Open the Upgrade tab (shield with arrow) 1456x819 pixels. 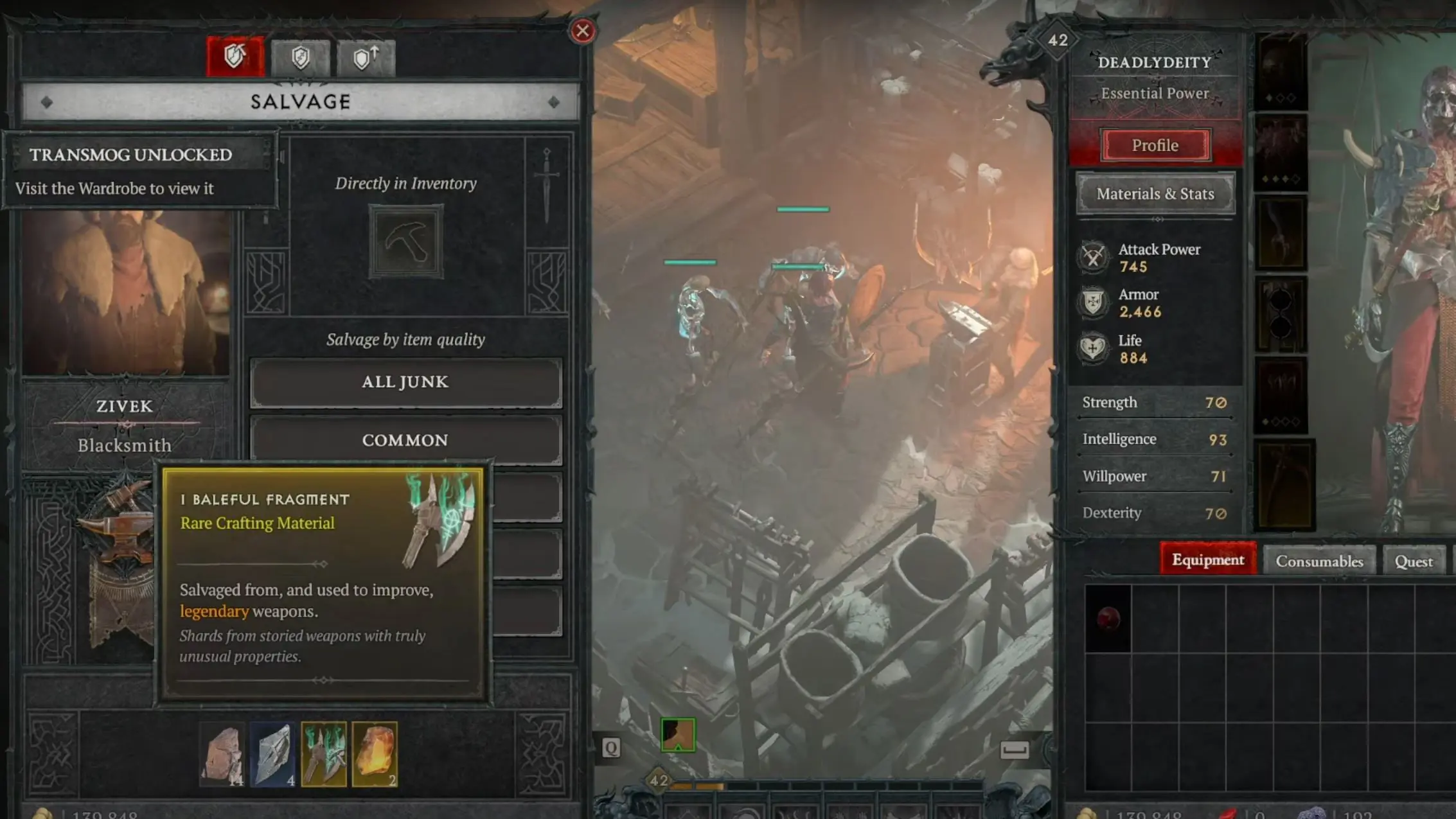(x=365, y=56)
